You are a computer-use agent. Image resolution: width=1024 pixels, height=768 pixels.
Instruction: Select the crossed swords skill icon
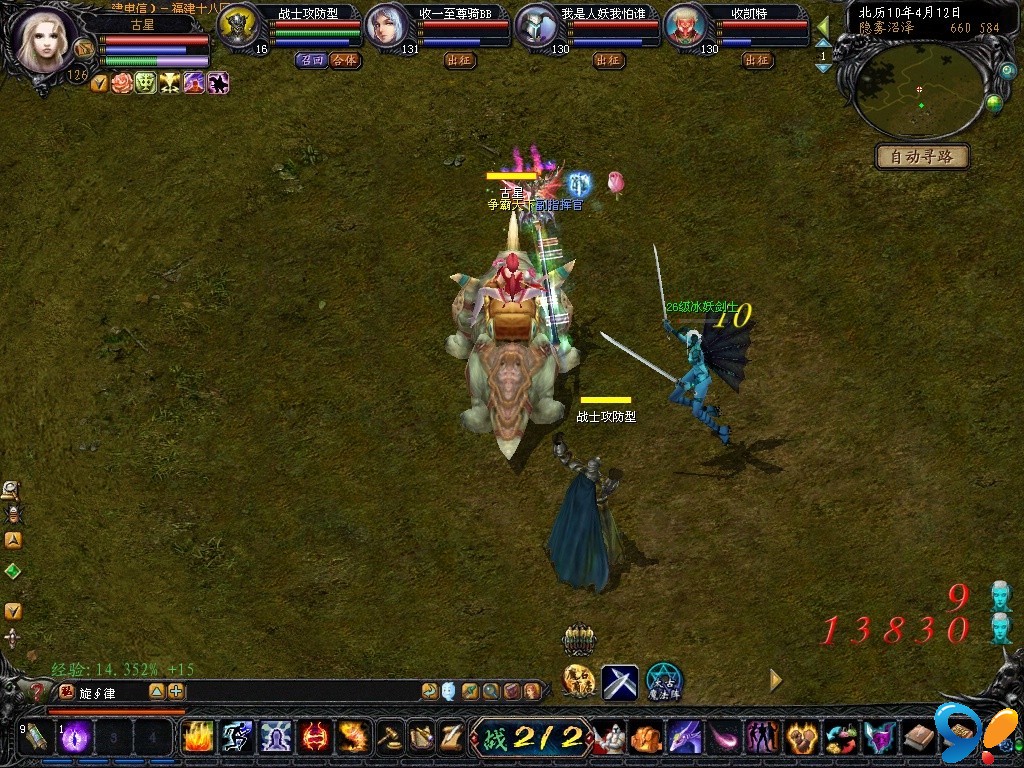[x=620, y=682]
